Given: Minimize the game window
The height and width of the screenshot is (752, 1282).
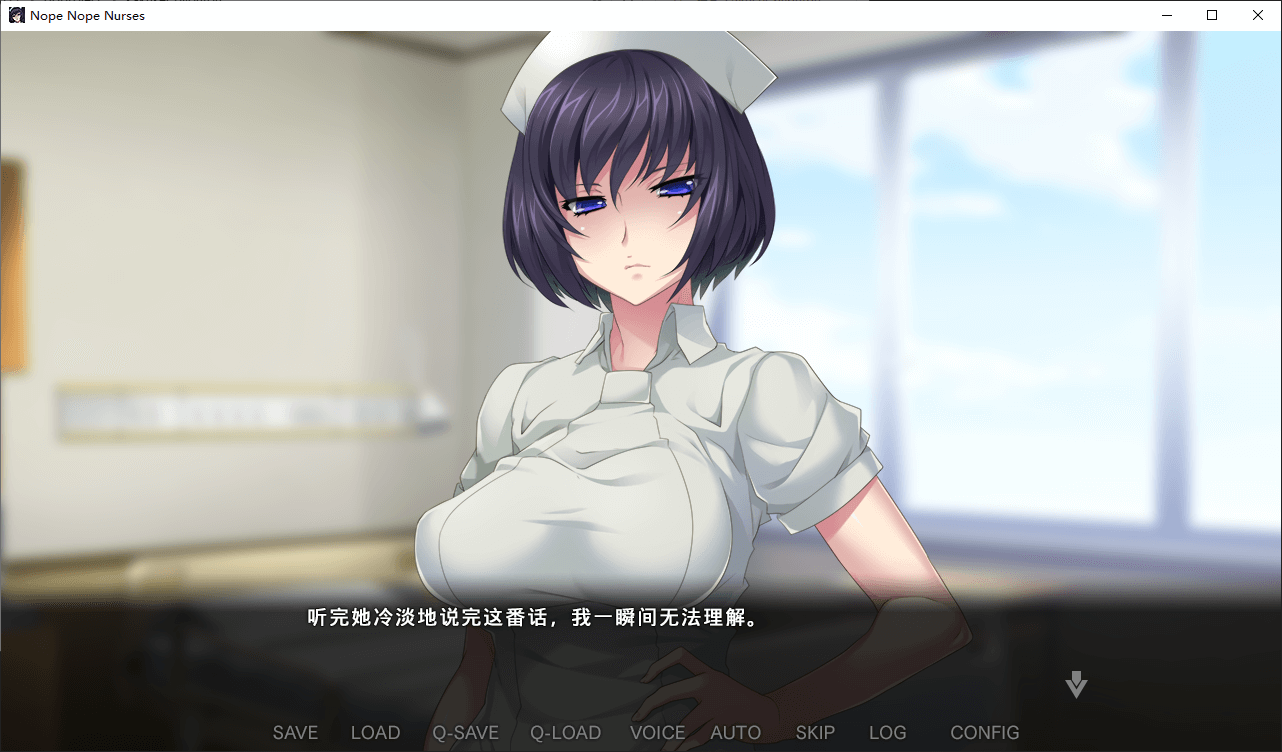Looking at the screenshot, I should (x=1166, y=15).
